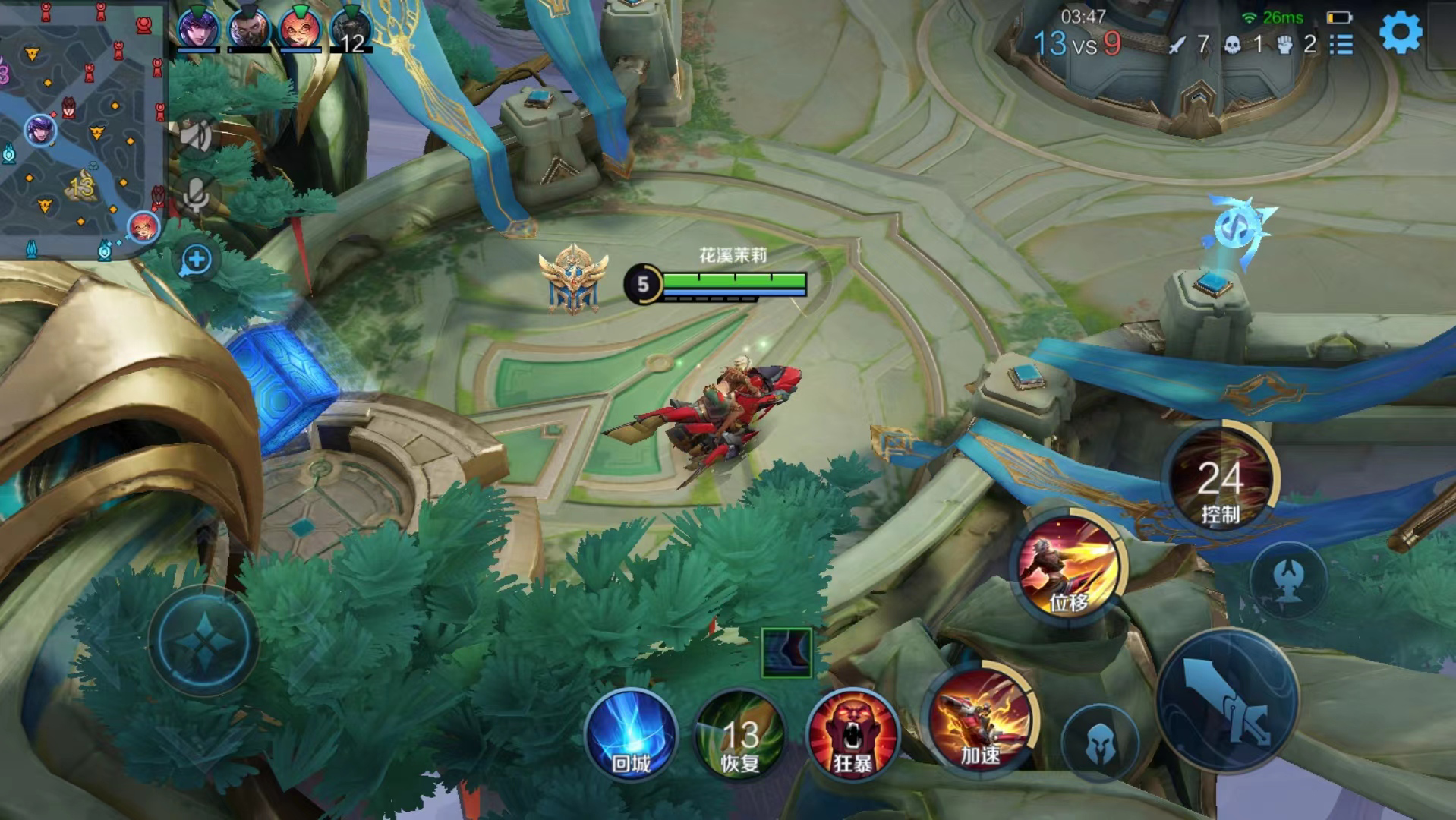Activate the 狂暴 summoner spell

pyautogui.click(x=852, y=735)
